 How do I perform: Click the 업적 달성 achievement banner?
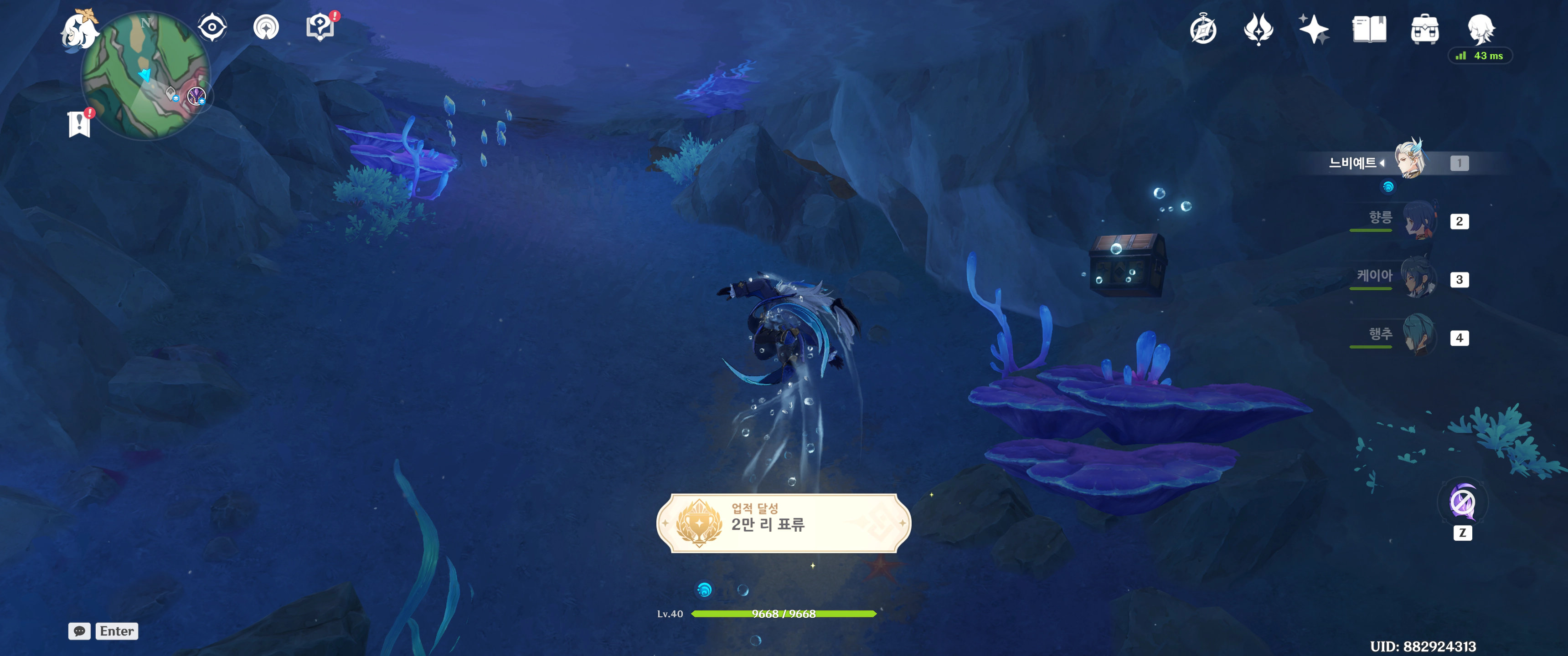click(x=784, y=523)
